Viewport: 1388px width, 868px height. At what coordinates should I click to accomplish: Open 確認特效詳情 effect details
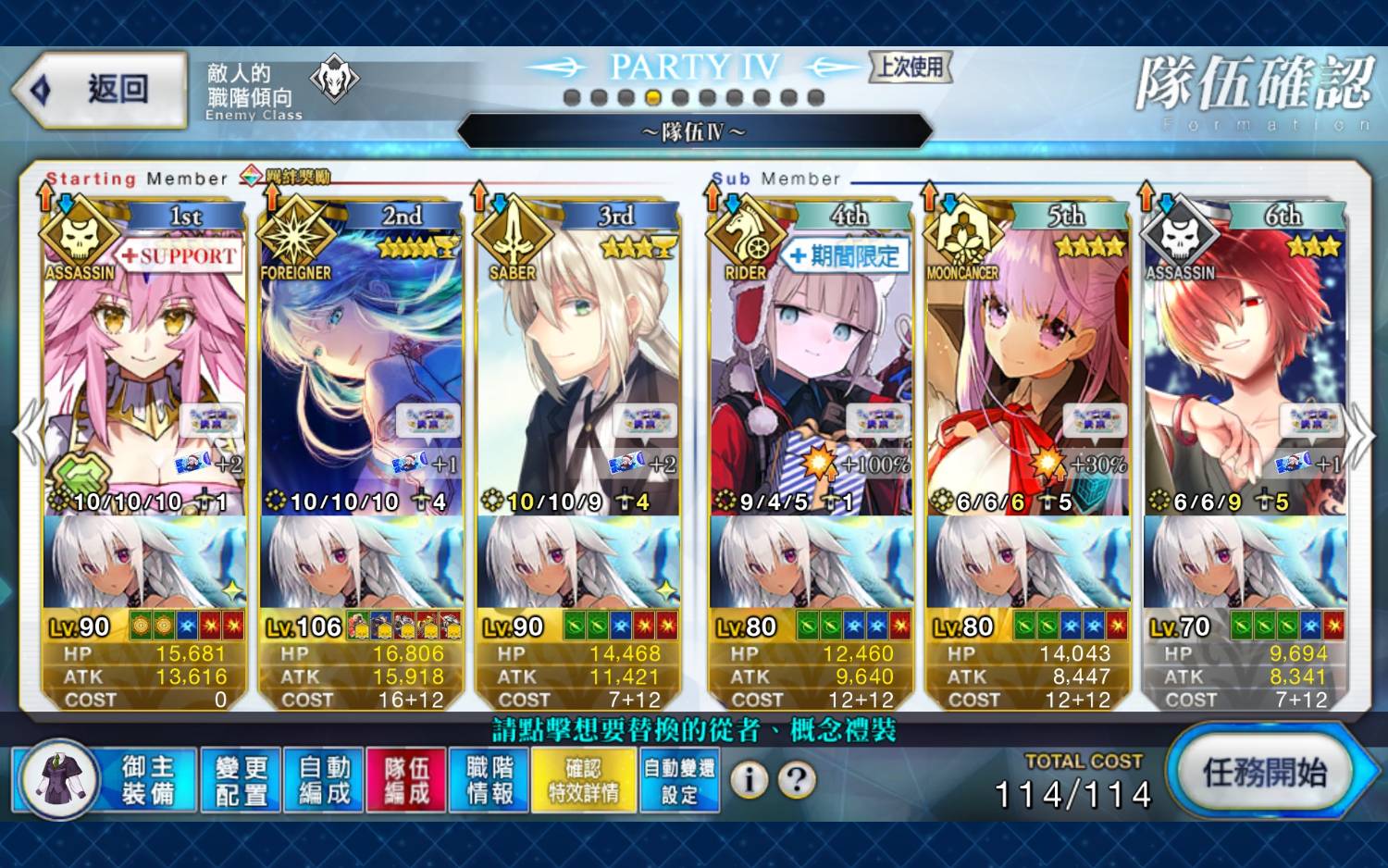click(583, 780)
